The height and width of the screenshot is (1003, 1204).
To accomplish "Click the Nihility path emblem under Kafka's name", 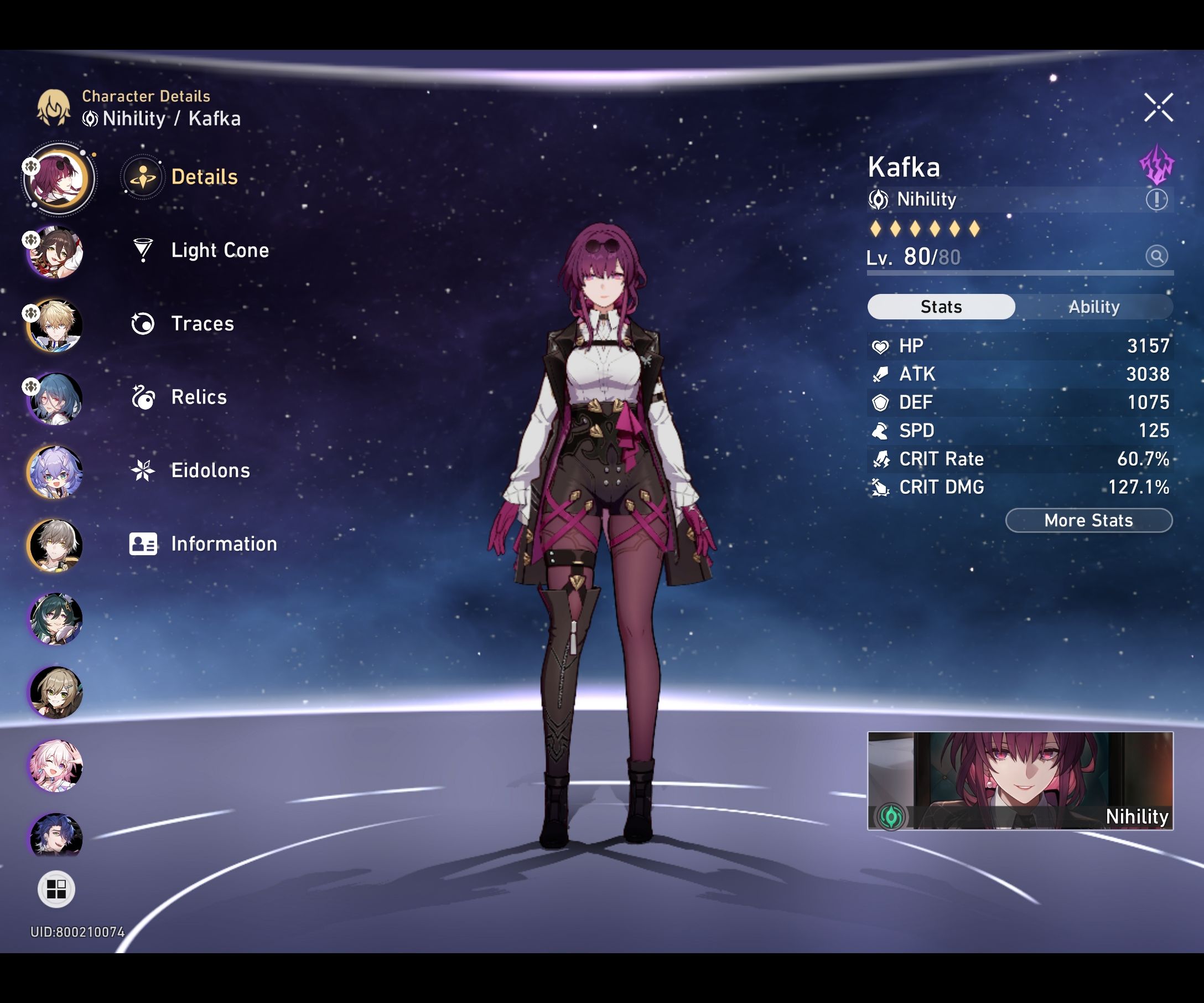I will point(880,200).
